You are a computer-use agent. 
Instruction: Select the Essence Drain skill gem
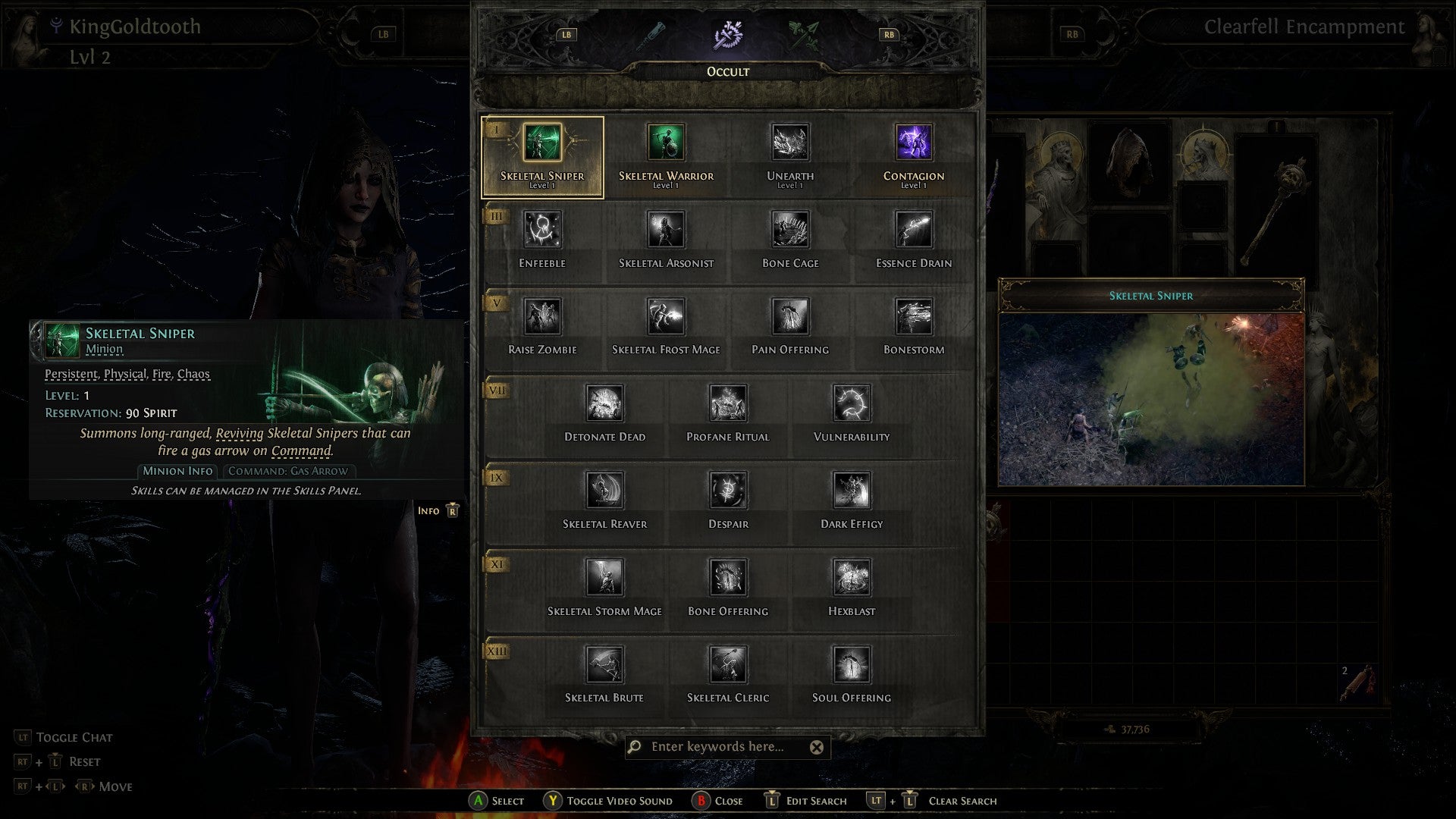pyautogui.click(x=913, y=230)
